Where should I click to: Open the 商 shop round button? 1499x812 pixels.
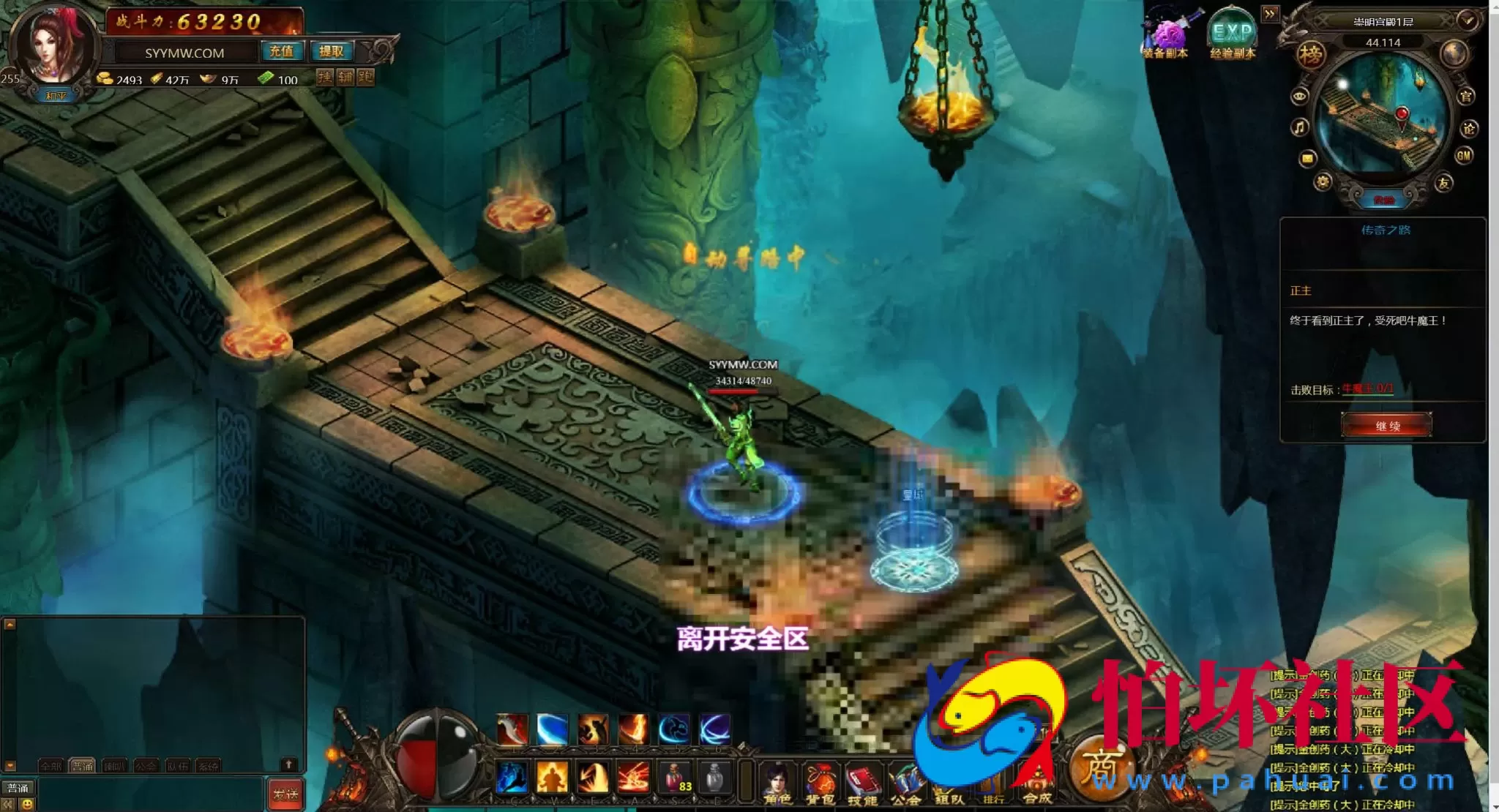pyautogui.click(x=1100, y=768)
